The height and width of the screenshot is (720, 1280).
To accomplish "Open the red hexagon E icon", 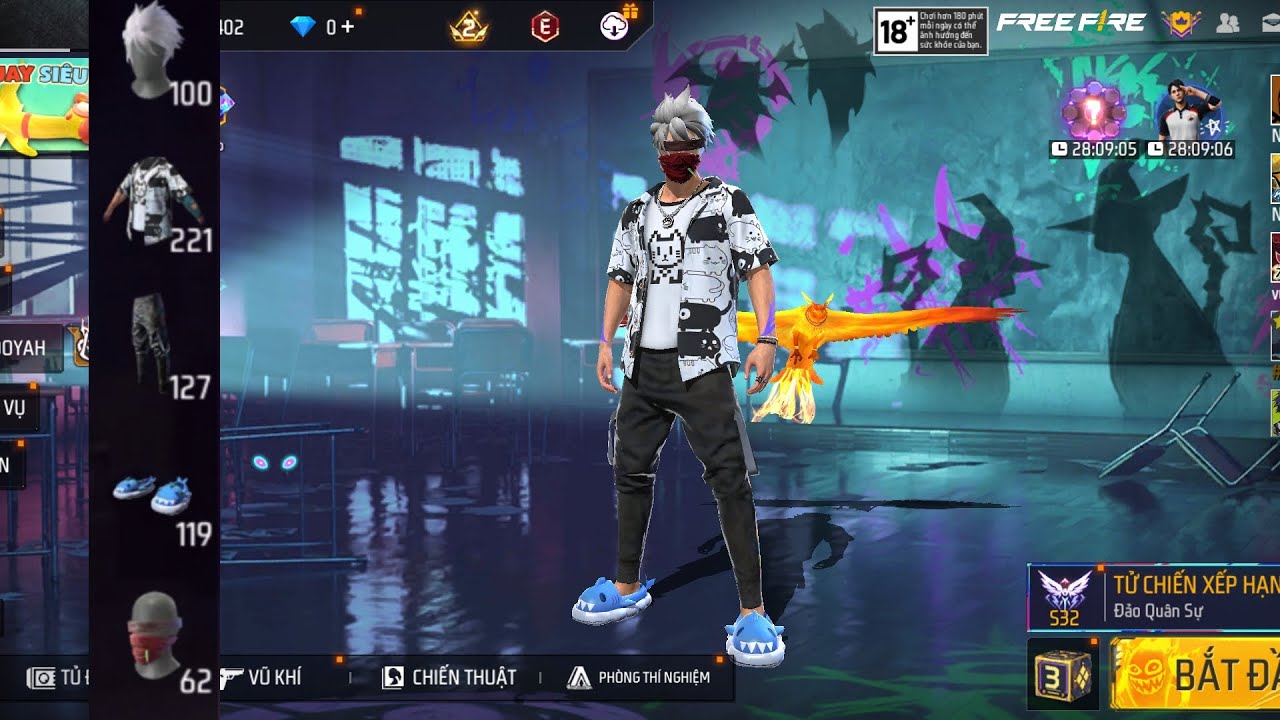I will coord(544,27).
